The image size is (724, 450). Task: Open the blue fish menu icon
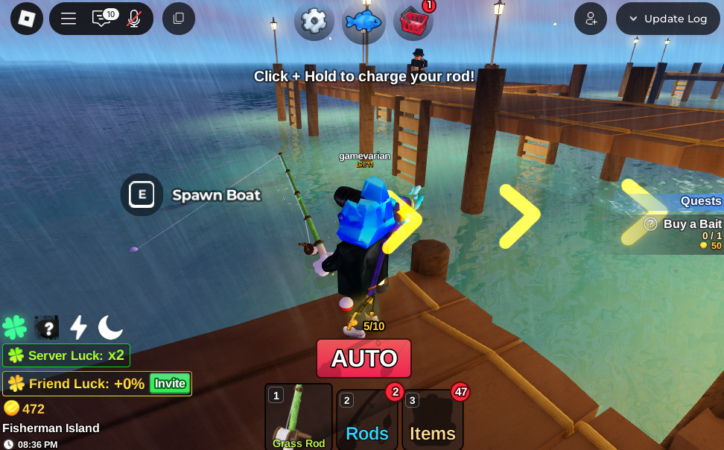(363, 22)
